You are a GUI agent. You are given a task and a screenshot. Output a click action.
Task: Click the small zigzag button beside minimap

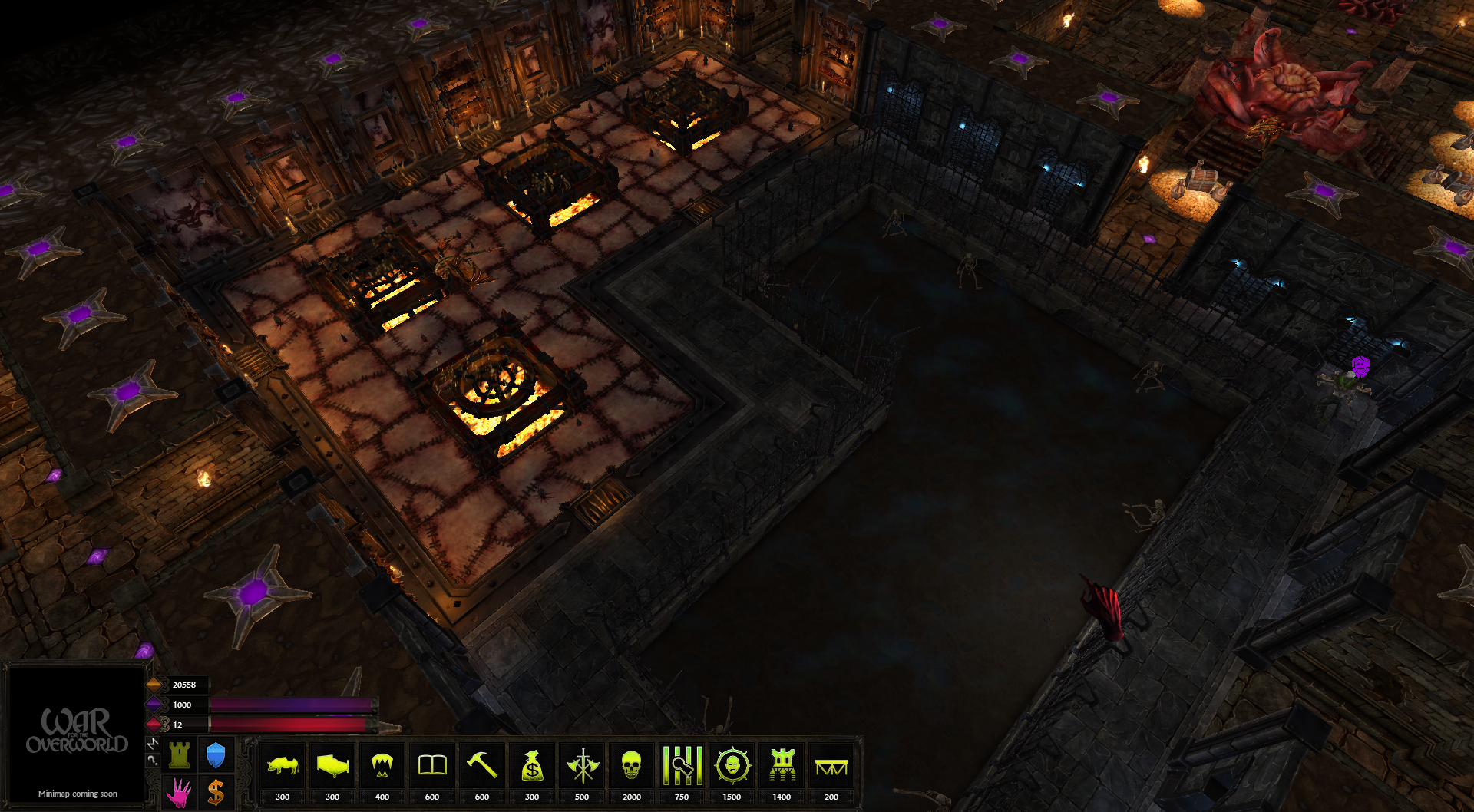(153, 744)
